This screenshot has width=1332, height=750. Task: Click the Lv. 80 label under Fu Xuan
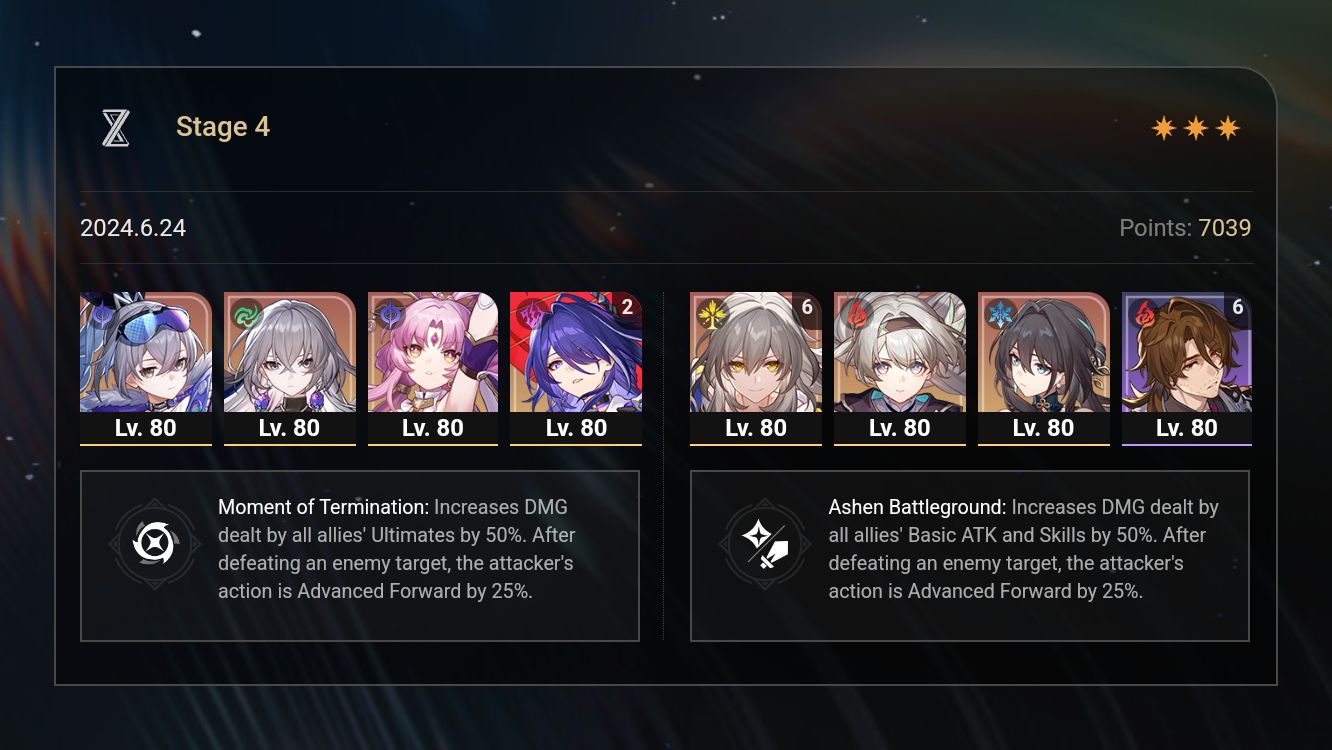(x=433, y=428)
